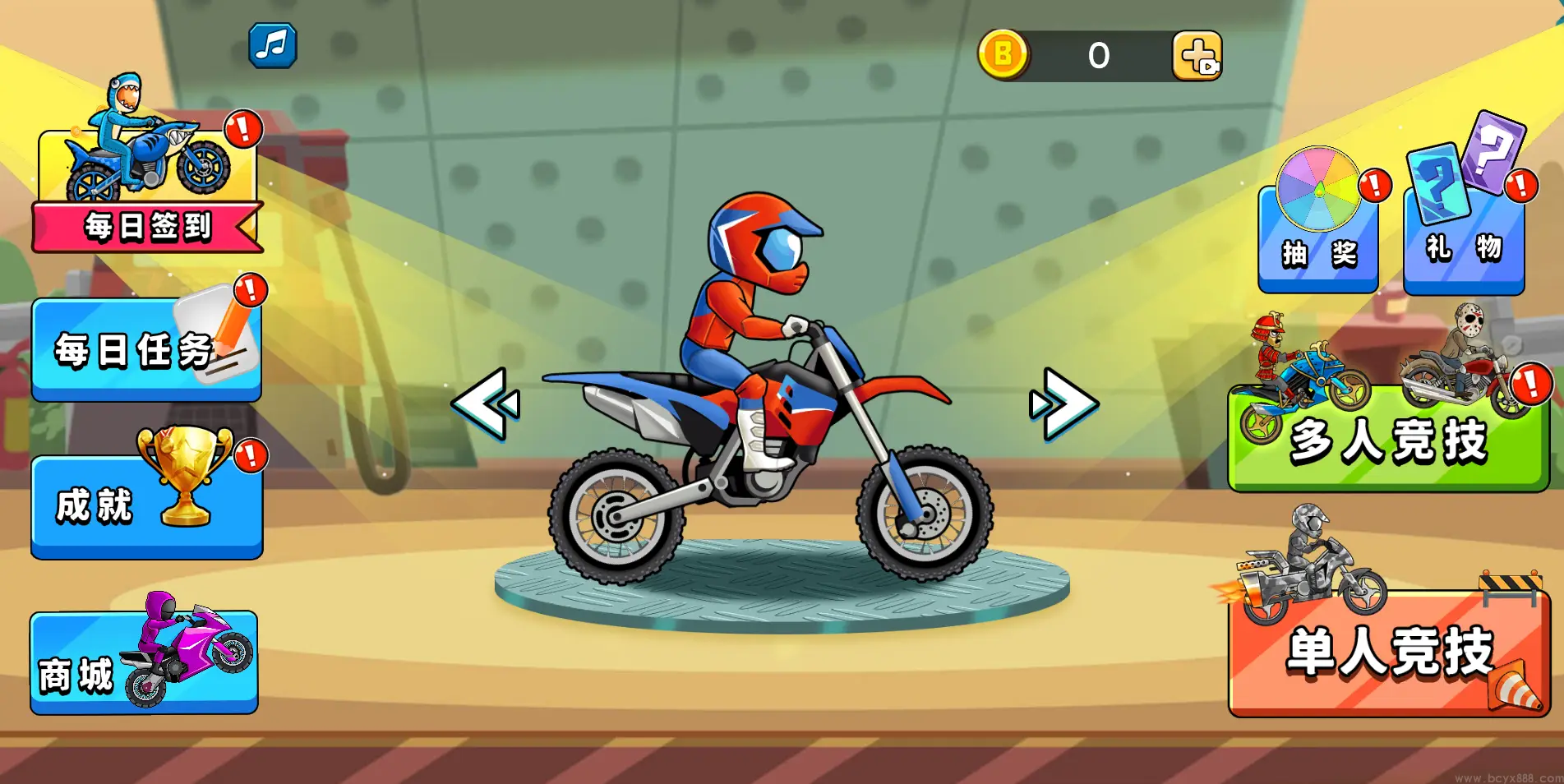1564x784 pixels.
Task: Open the daily missions (每日任务) menu
Action: [146, 350]
